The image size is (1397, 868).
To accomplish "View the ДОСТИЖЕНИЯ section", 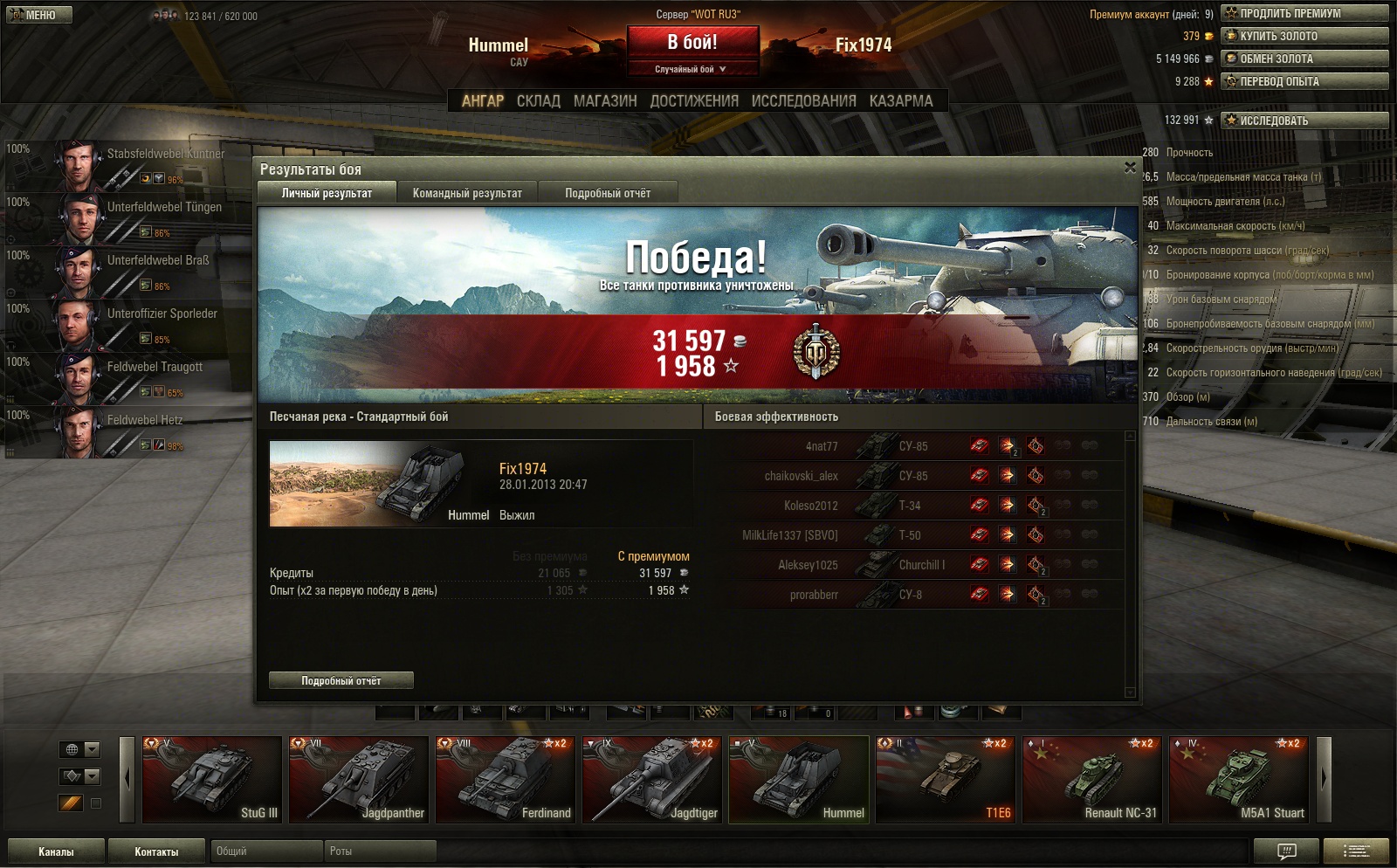I will [x=694, y=100].
